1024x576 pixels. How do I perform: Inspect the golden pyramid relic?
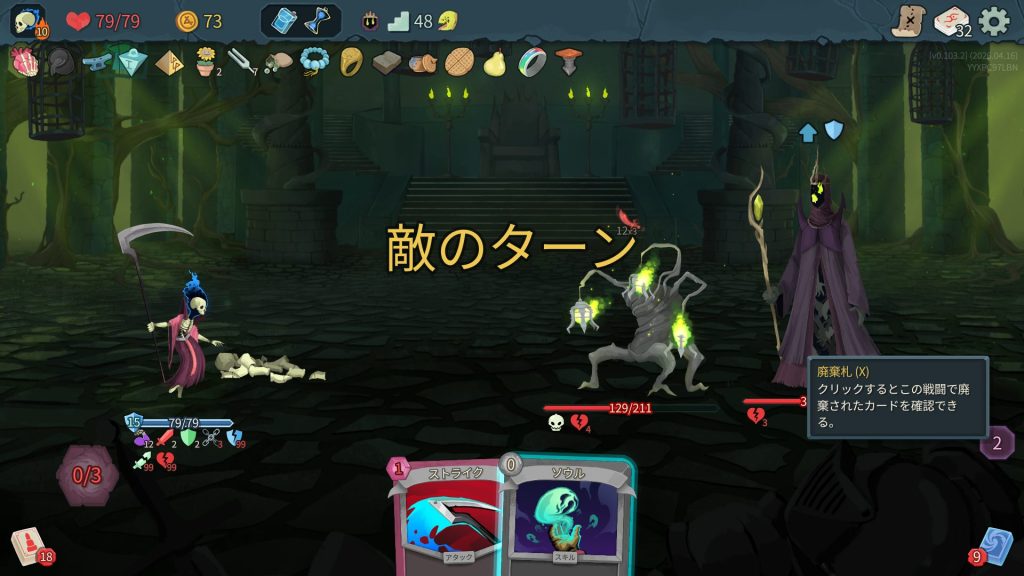pyautogui.click(x=168, y=63)
